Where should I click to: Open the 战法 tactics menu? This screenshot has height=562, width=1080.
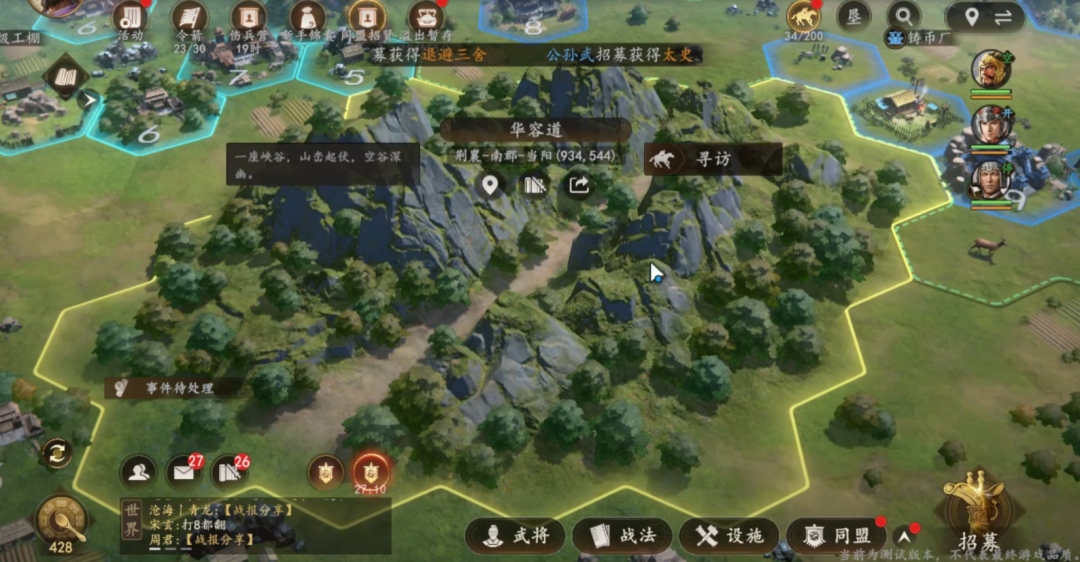[623, 536]
